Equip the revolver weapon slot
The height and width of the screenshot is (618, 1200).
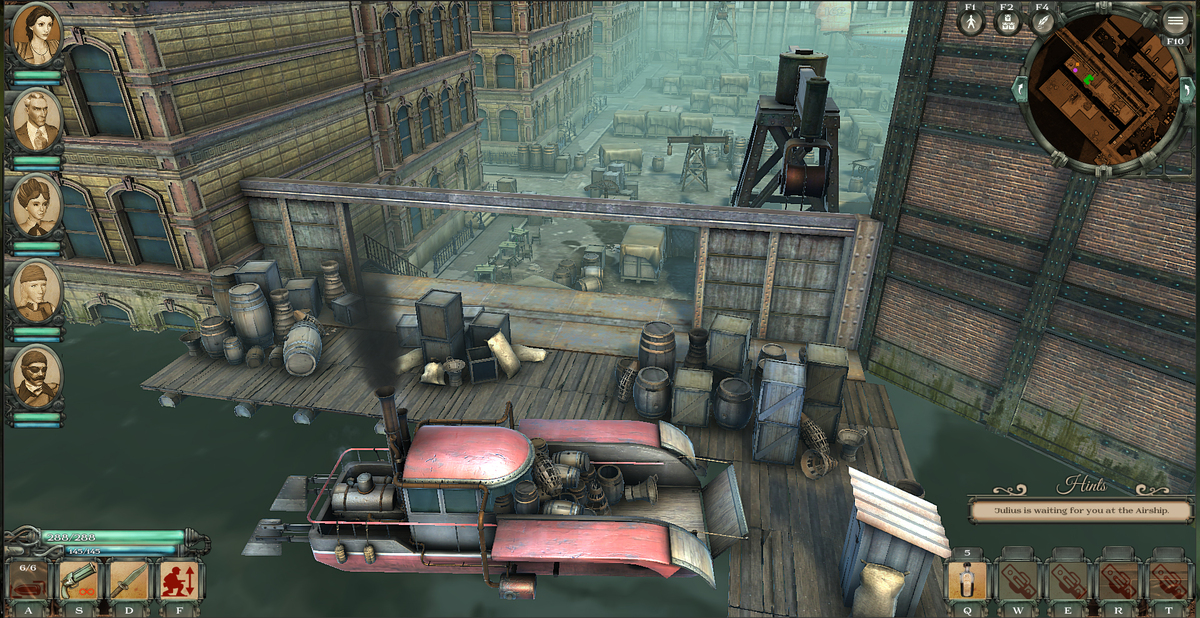coord(80,579)
